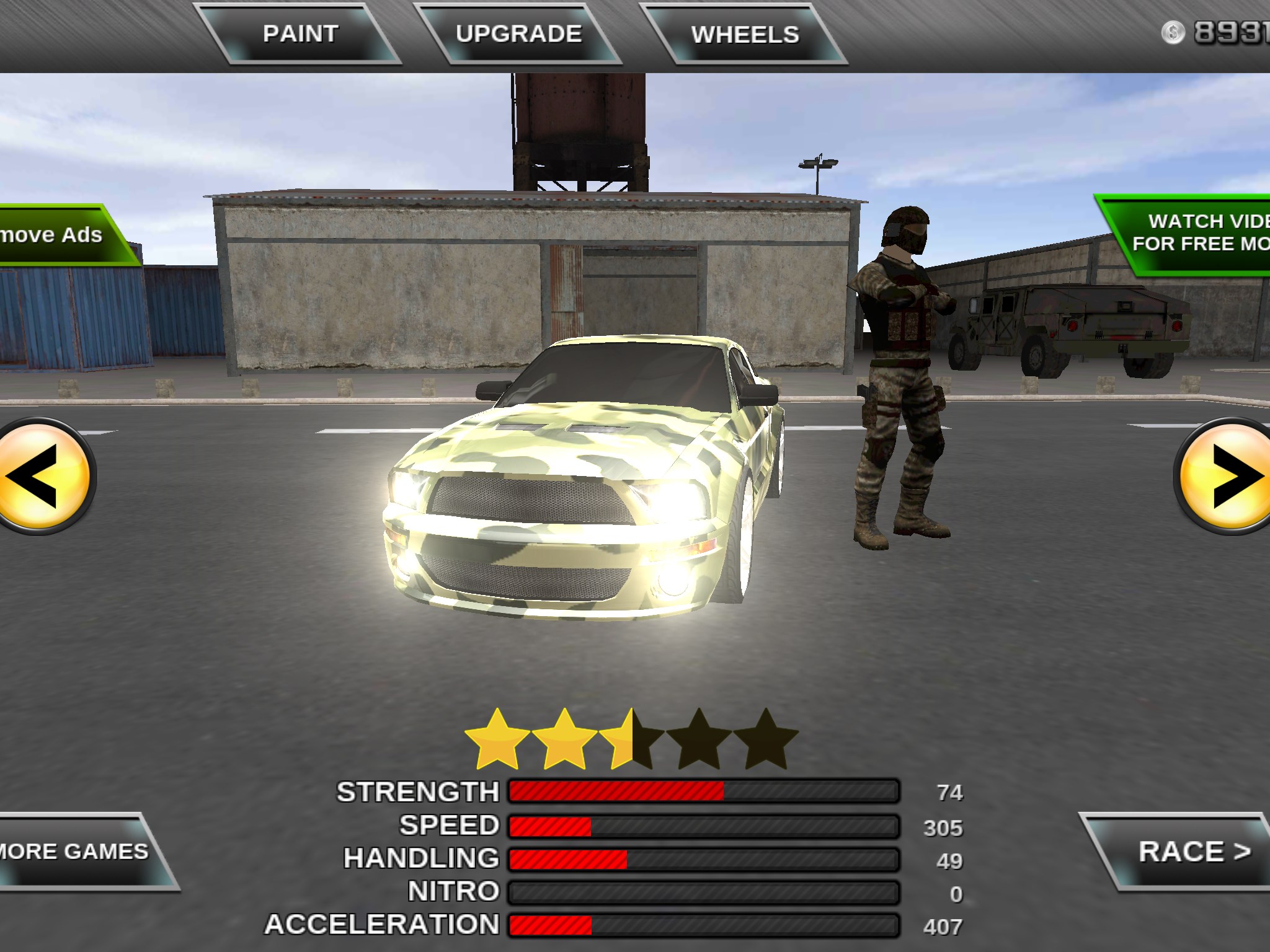1270x952 pixels.
Task: Watch video for free money
Action: pyautogui.click(x=1194, y=233)
